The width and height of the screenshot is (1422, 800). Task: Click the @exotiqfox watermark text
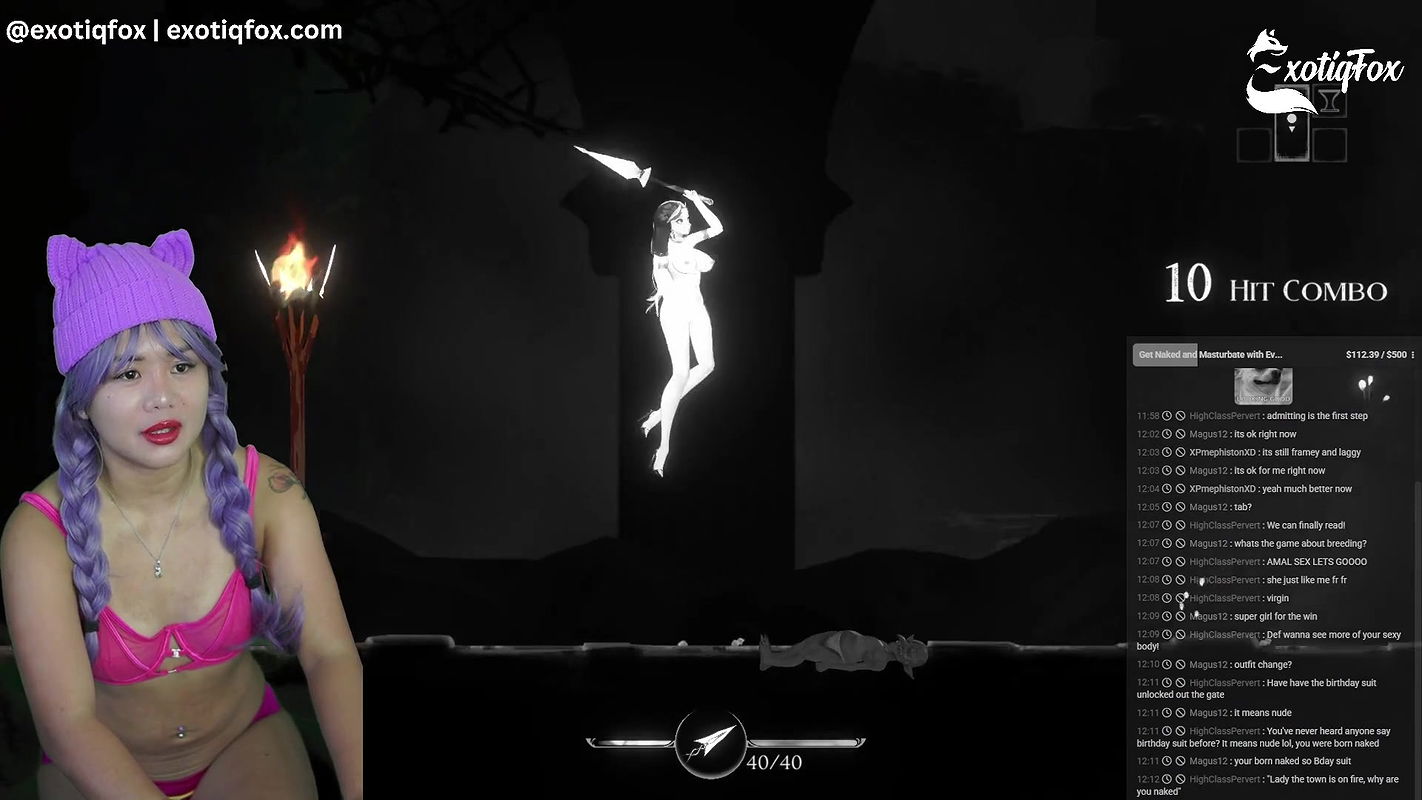76,29
